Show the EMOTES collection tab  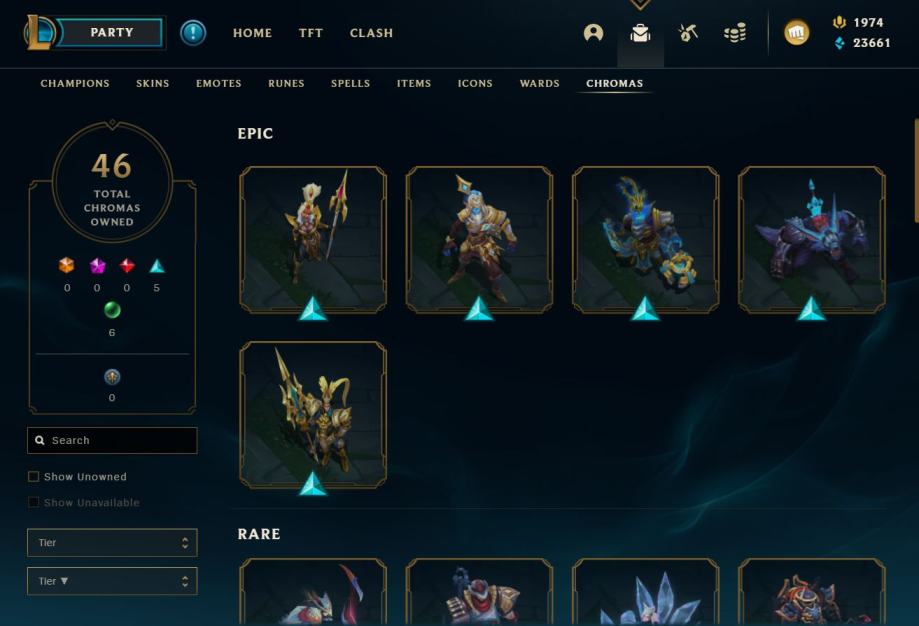pos(219,84)
